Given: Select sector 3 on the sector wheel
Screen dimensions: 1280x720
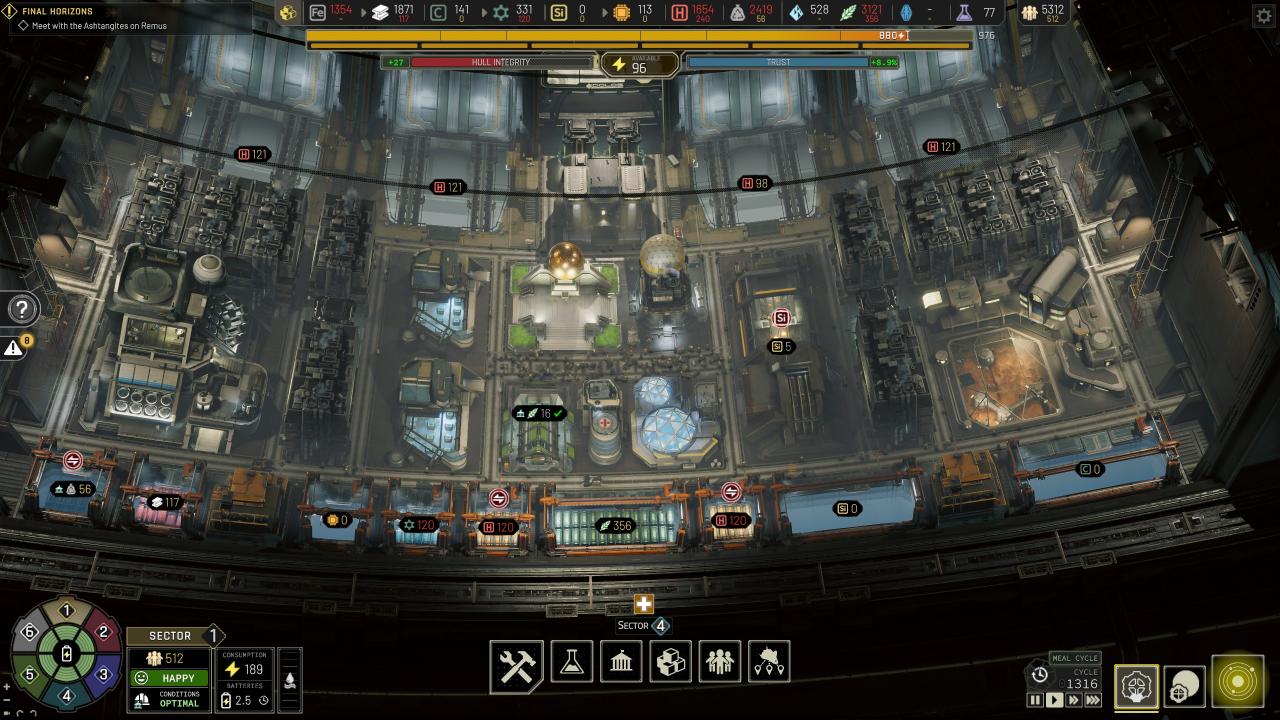Looking at the screenshot, I should (102, 675).
